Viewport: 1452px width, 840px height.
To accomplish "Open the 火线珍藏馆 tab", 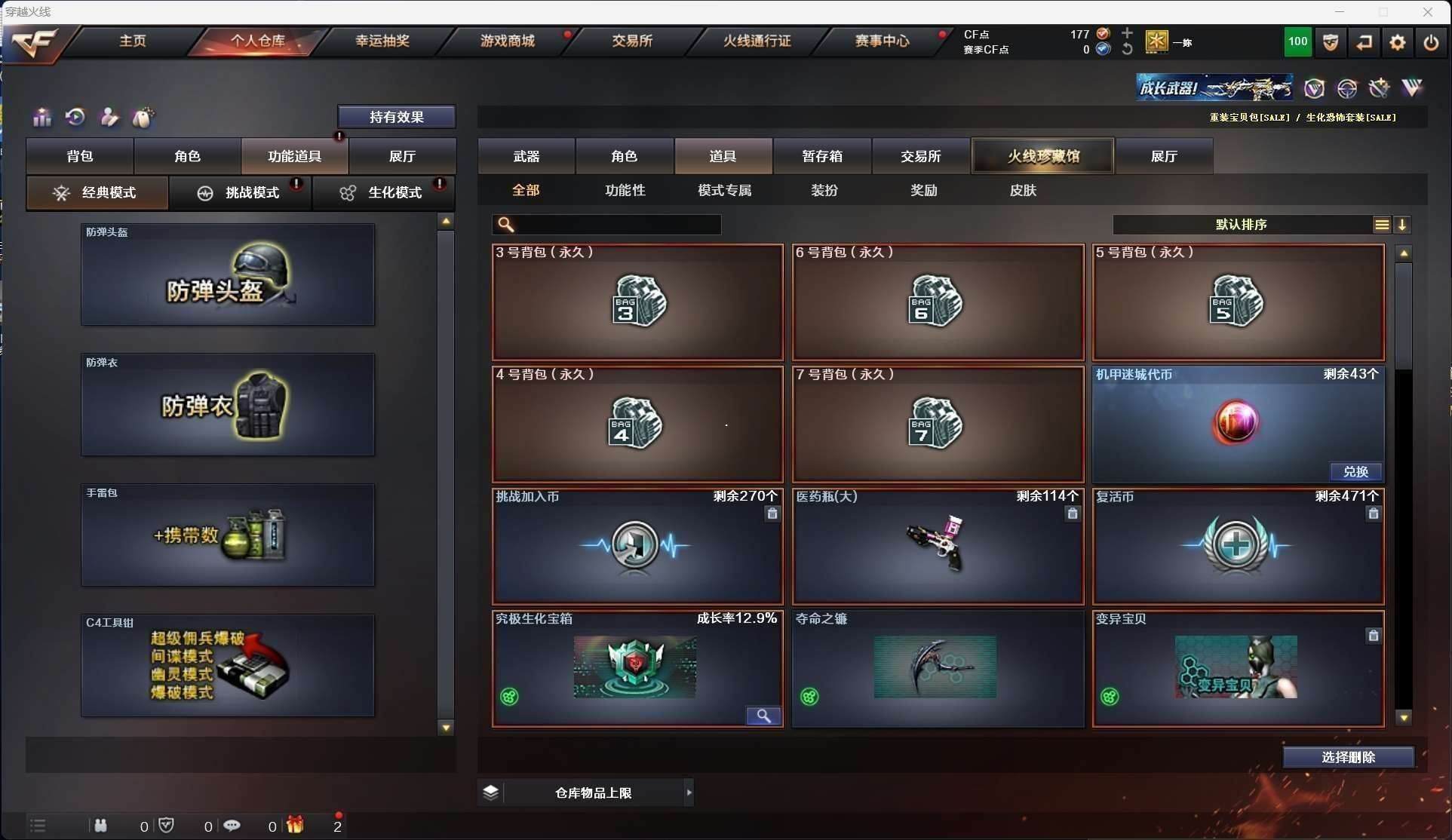I will (1043, 156).
